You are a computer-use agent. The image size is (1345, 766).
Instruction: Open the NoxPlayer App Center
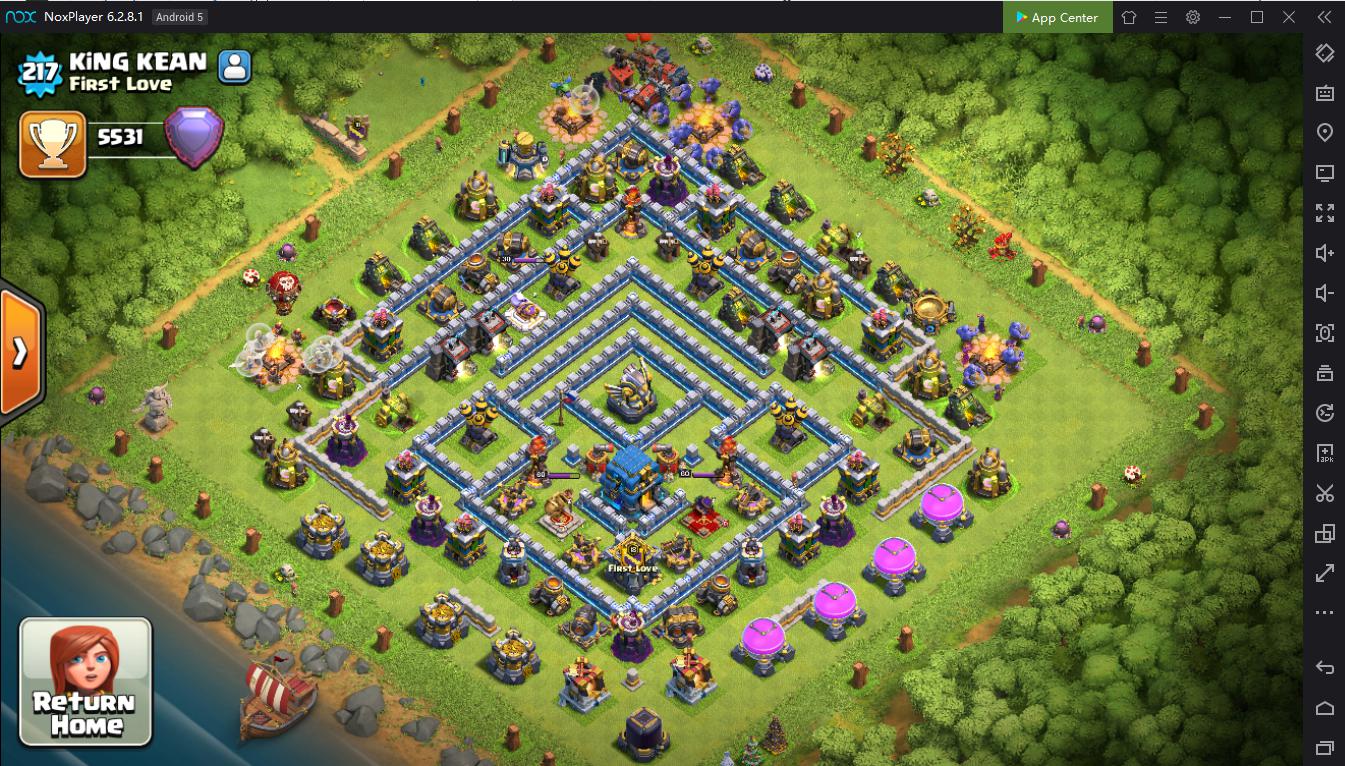click(1056, 17)
